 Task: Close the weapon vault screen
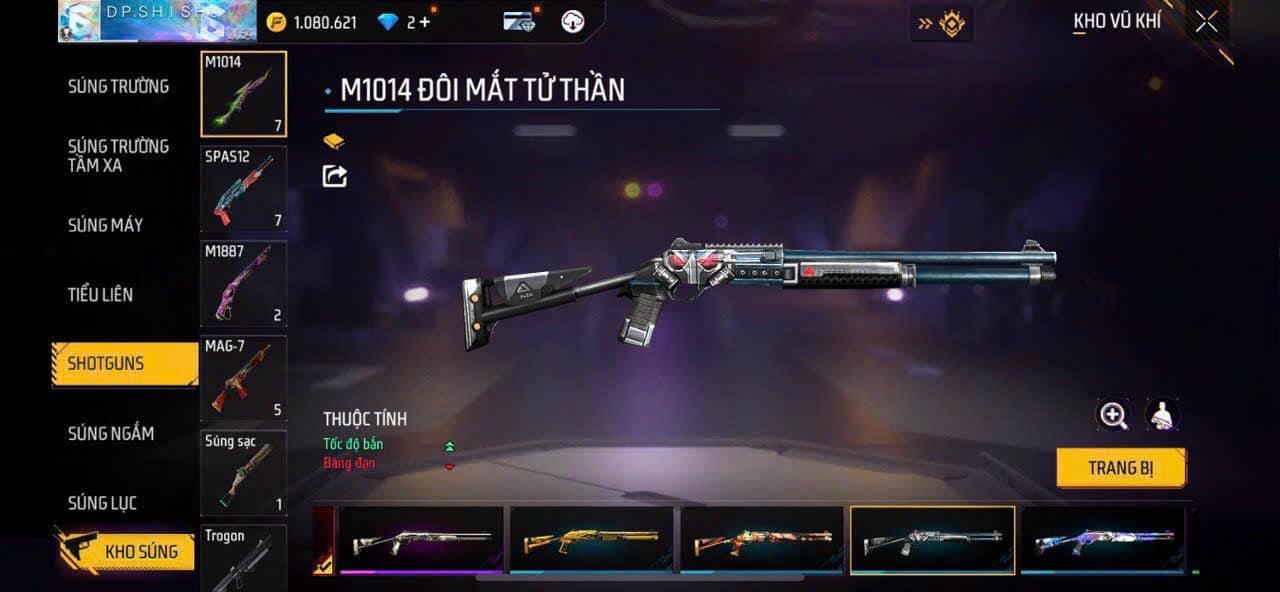[x=1207, y=22]
